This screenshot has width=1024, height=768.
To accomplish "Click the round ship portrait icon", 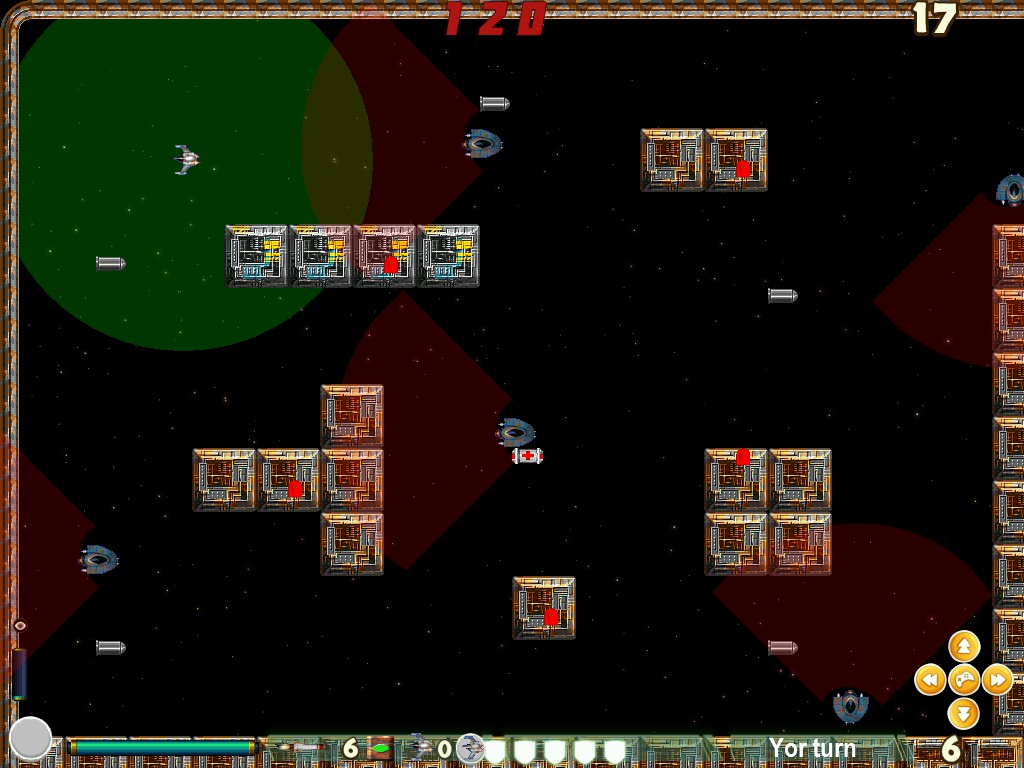I will [x=471, y=748].
